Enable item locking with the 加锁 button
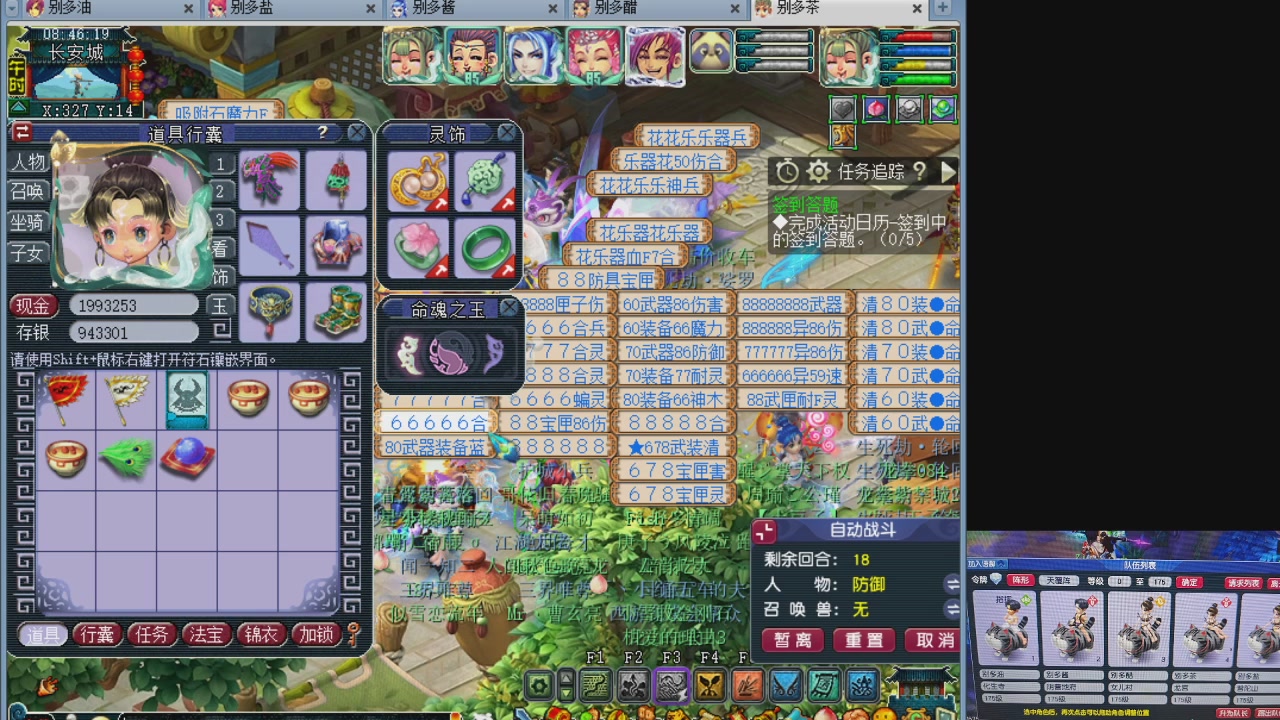1280x720 pixels. point(316,634)
